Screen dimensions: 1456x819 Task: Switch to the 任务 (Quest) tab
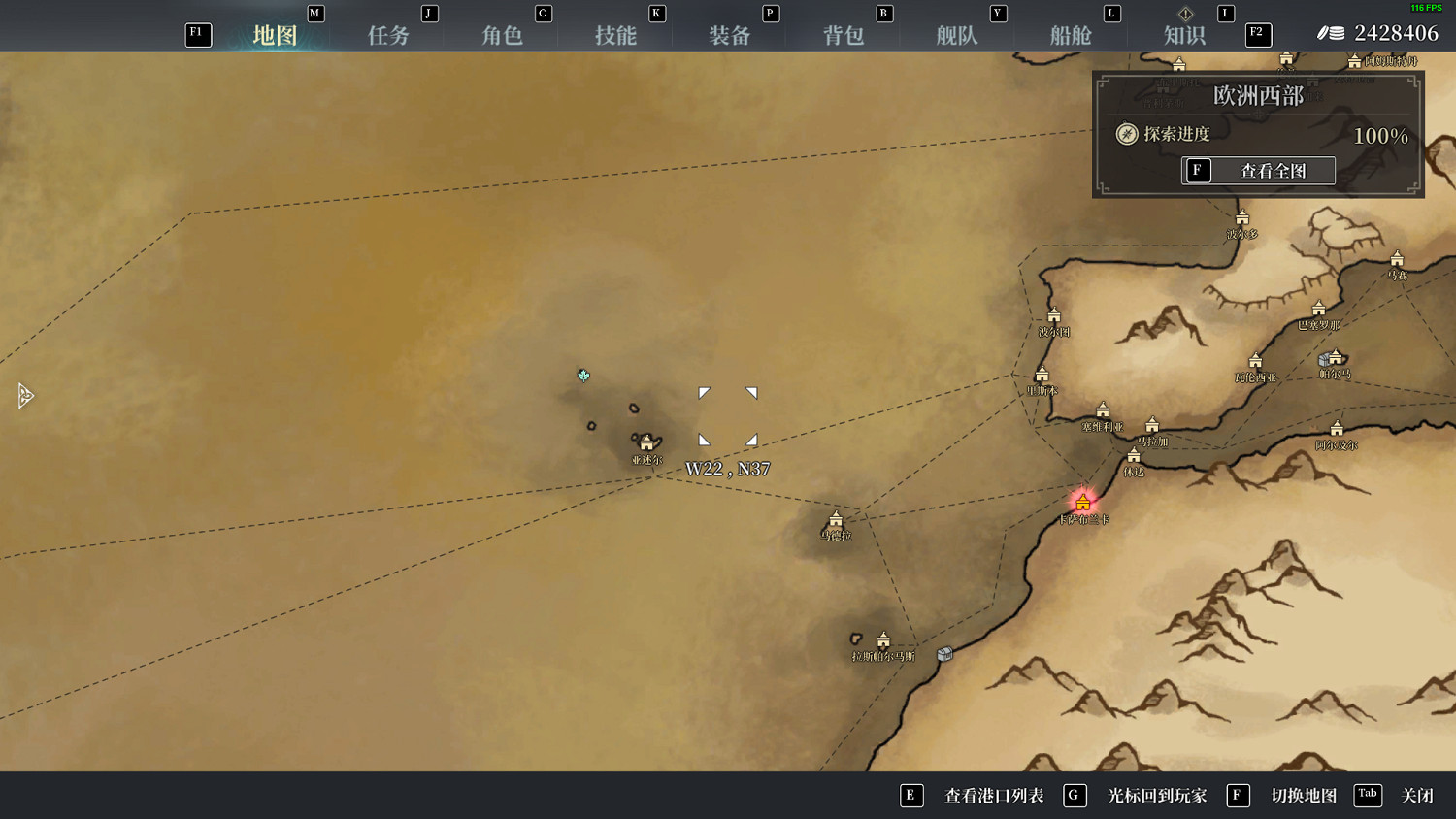(x=387, y=34)
